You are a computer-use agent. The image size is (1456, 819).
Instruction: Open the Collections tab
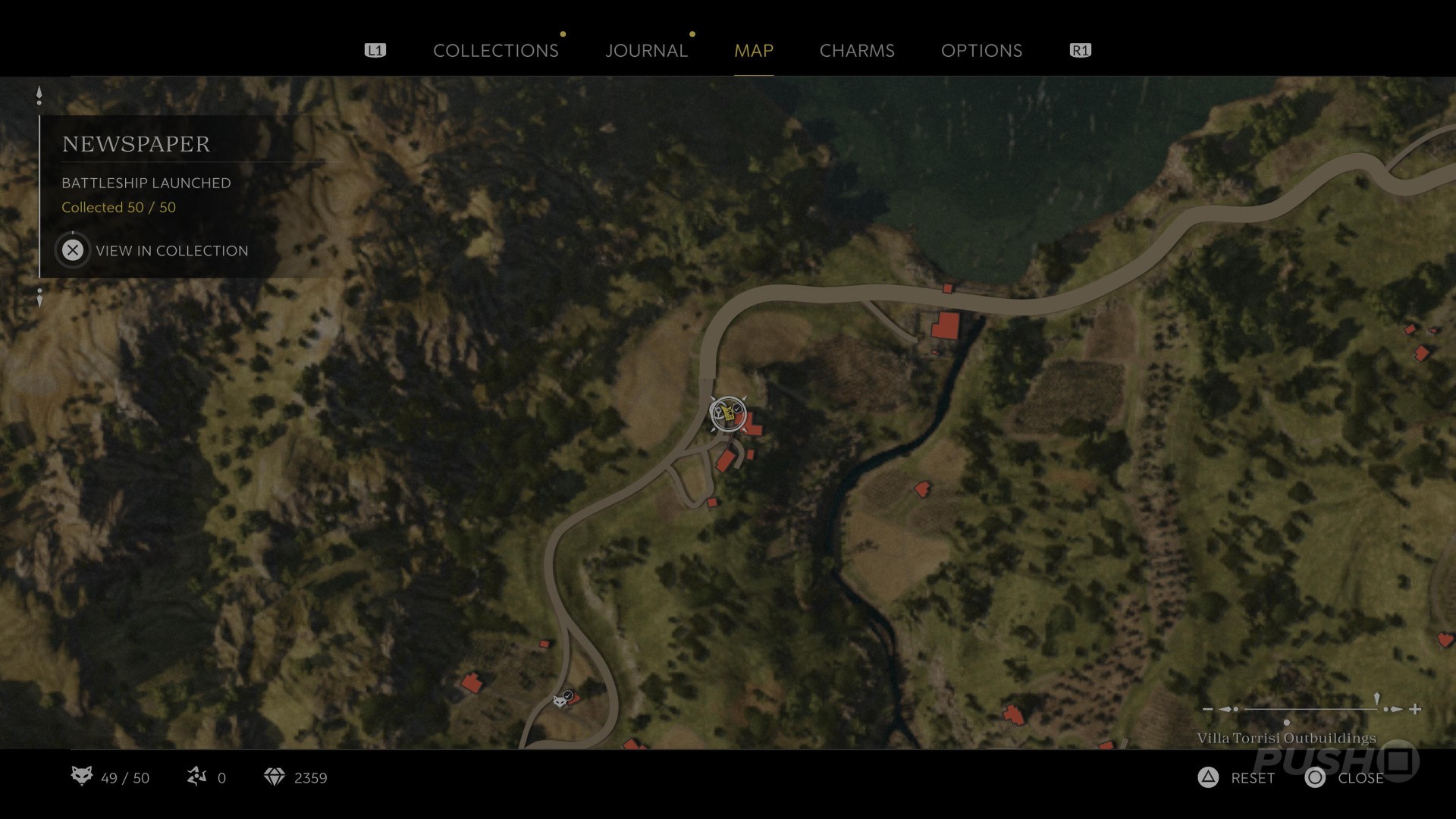pyautogui.click(x=495, y=51)
